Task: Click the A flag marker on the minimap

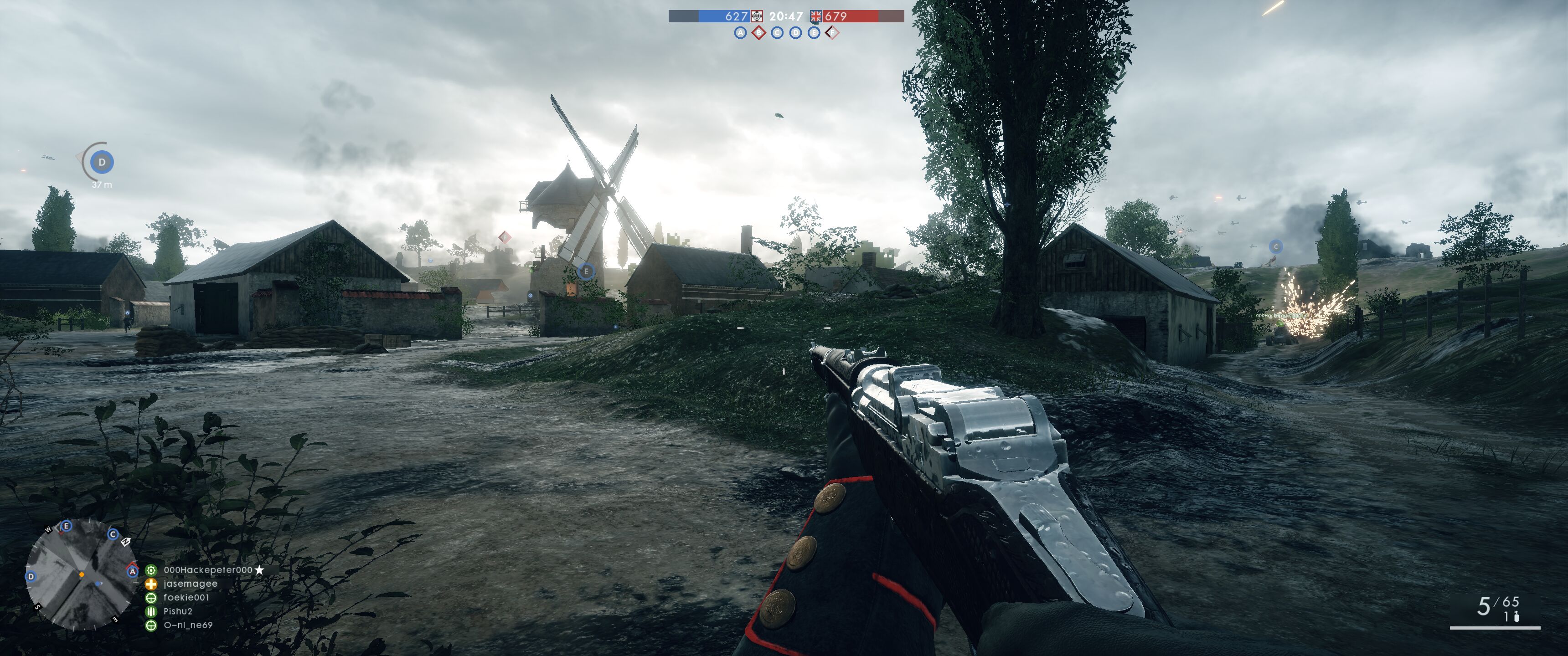Action: click(x=132, y=571)
